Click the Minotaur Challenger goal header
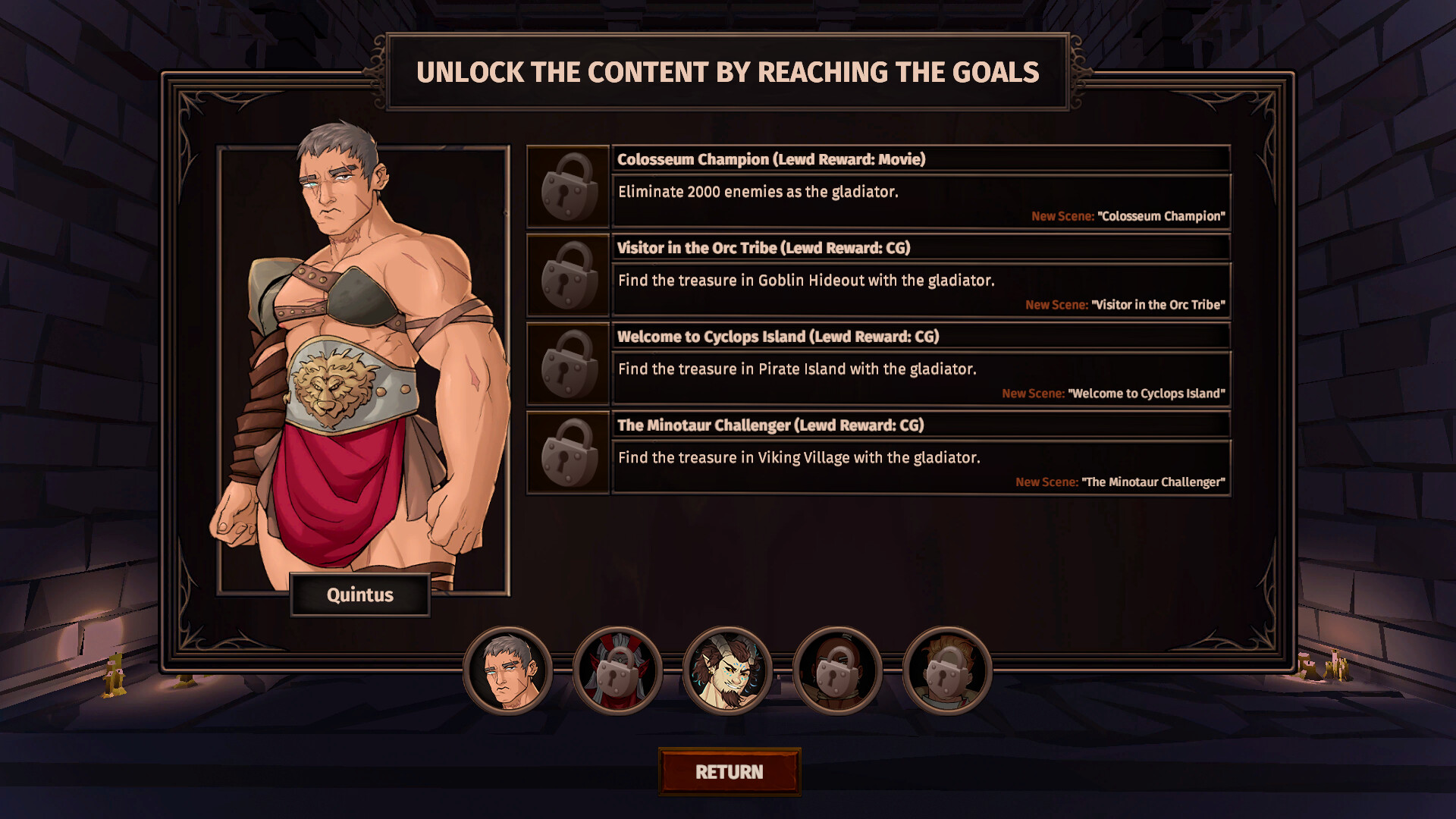This screenshot has height=819, width=1456. (770, 425)
